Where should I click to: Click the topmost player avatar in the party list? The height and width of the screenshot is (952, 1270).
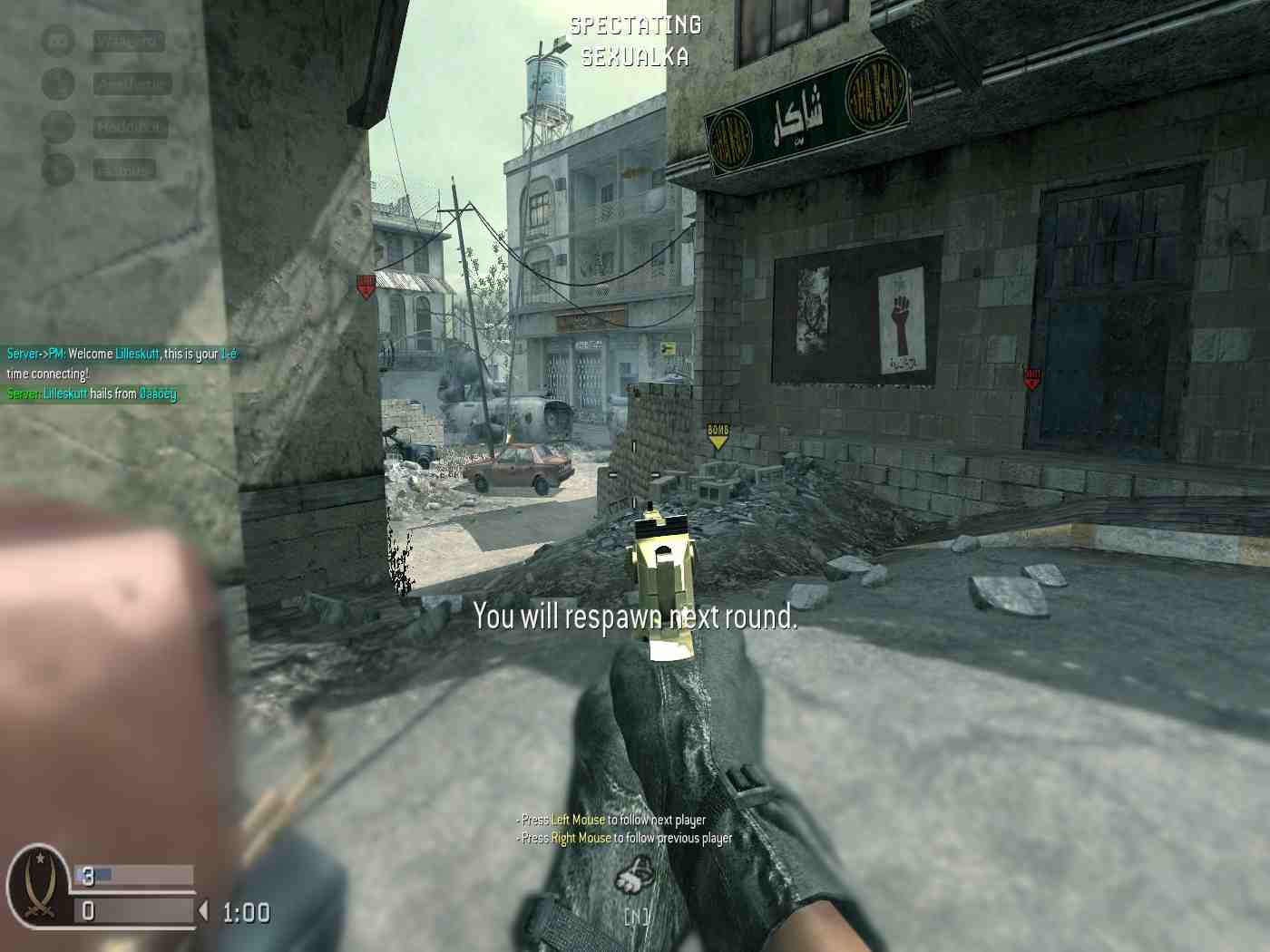click(57, 41)
